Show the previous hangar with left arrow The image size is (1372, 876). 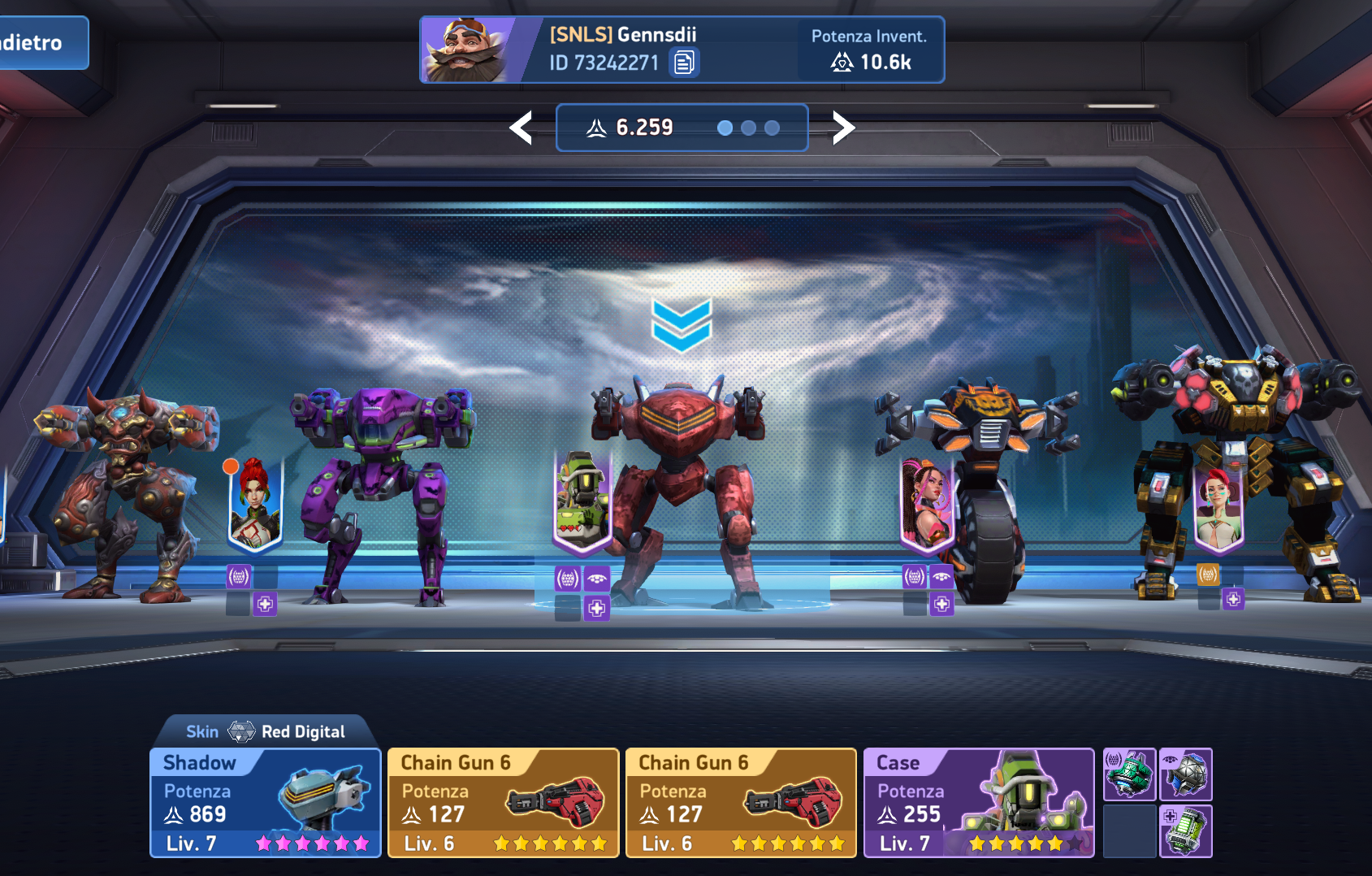point(521,128)
